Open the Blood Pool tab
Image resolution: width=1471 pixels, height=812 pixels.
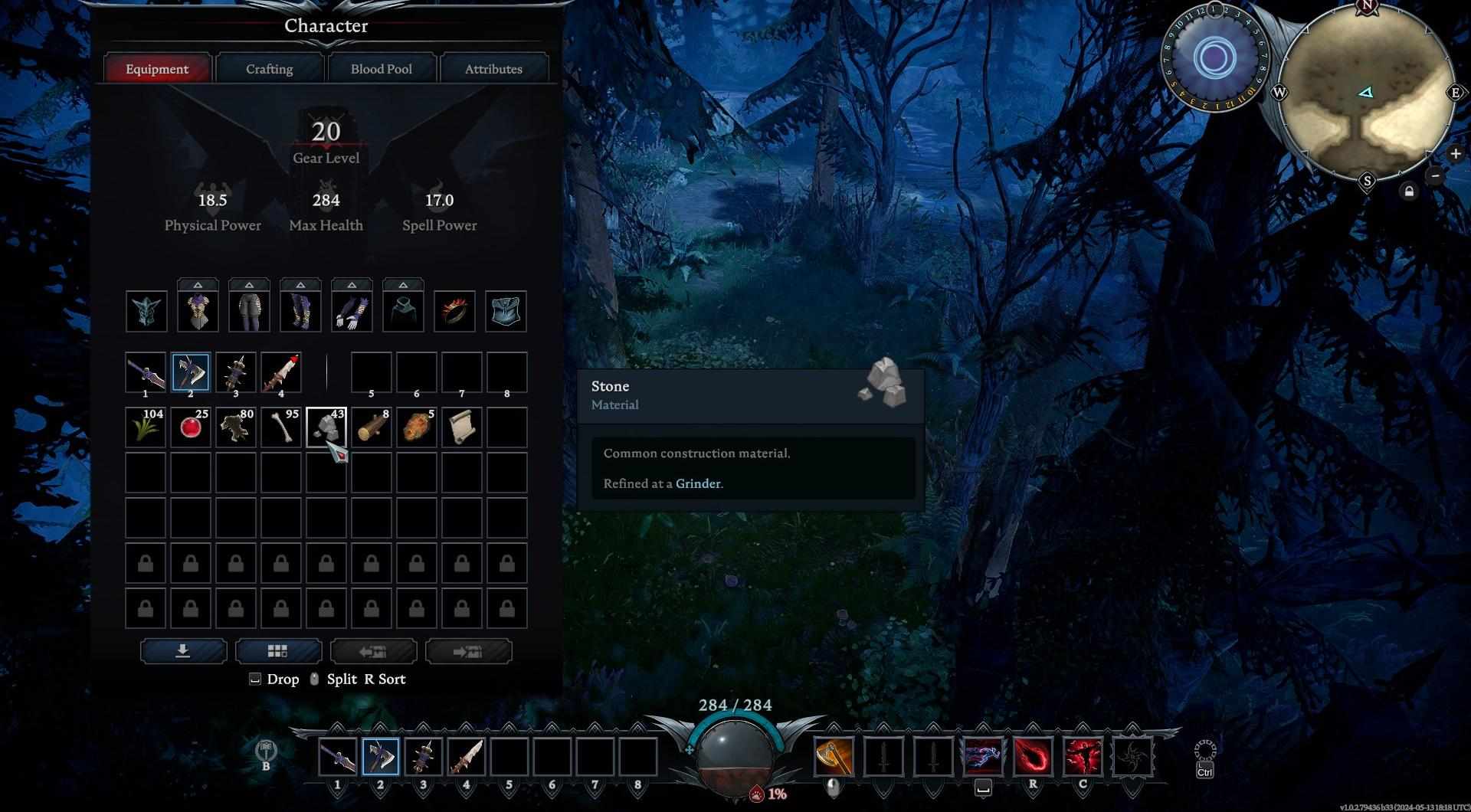tap(381, 69)
